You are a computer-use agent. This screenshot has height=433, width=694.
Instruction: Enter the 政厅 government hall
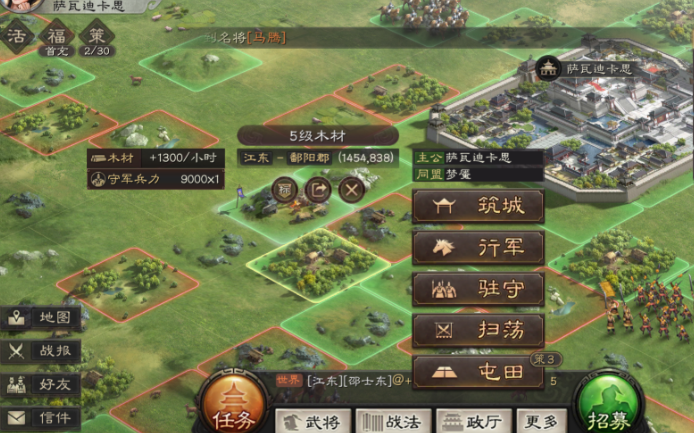[472, 421]
